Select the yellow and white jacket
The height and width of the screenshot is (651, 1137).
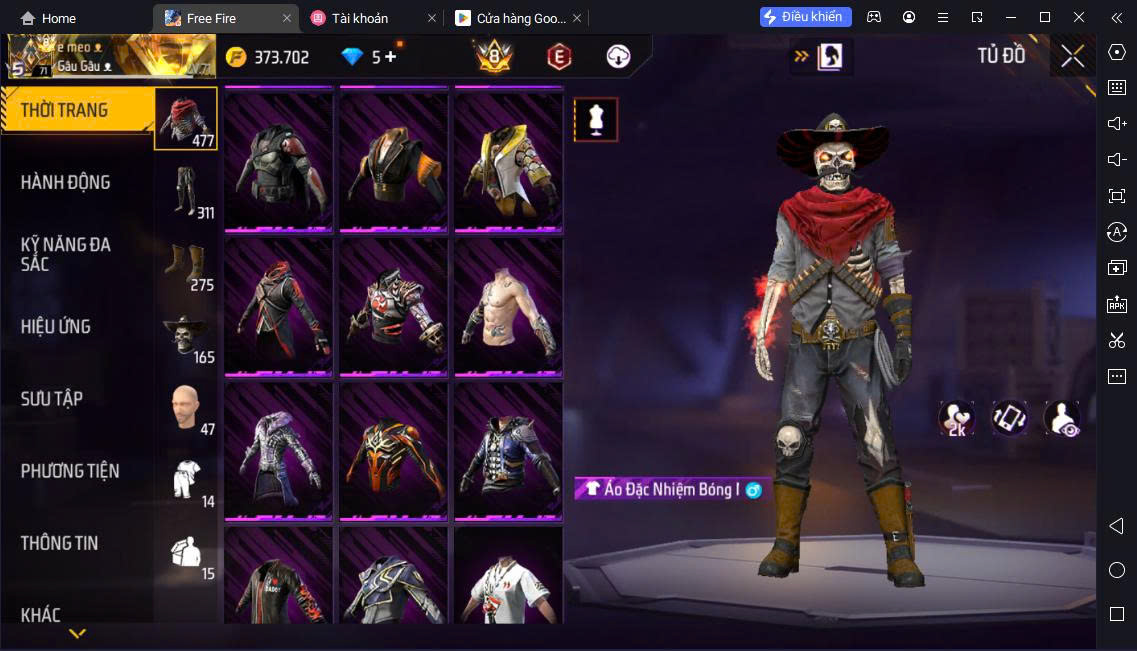click(x=508, y=163)
